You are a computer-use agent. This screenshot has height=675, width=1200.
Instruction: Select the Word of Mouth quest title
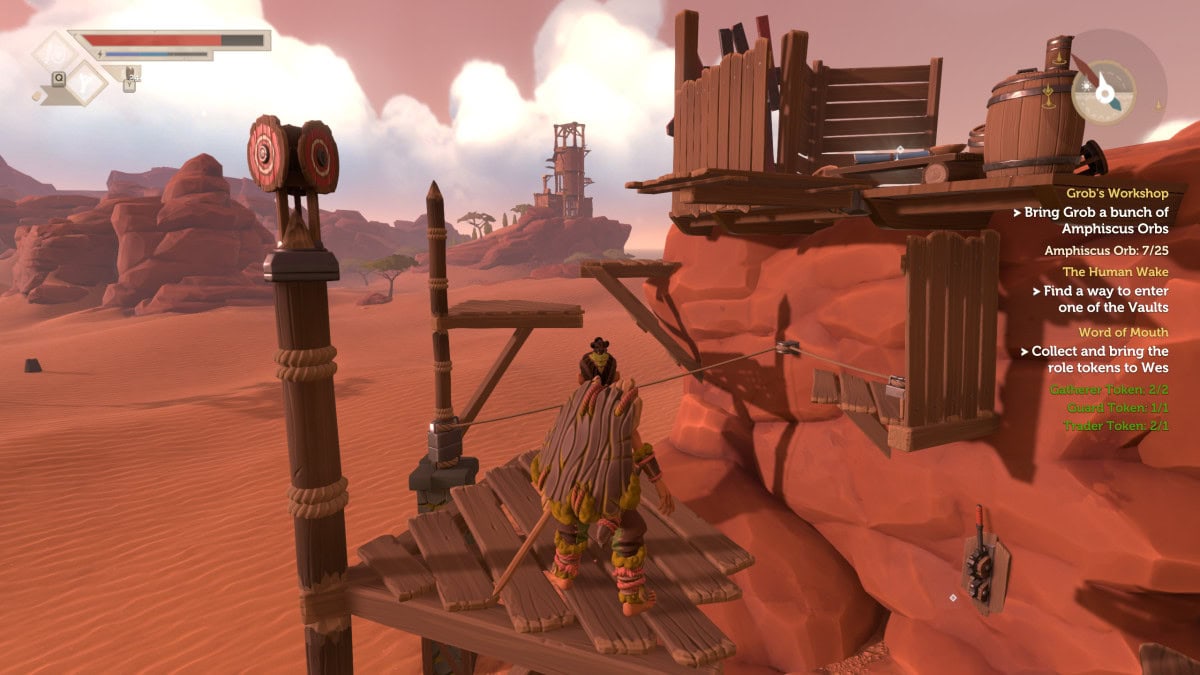click(x=1123, y=332)
